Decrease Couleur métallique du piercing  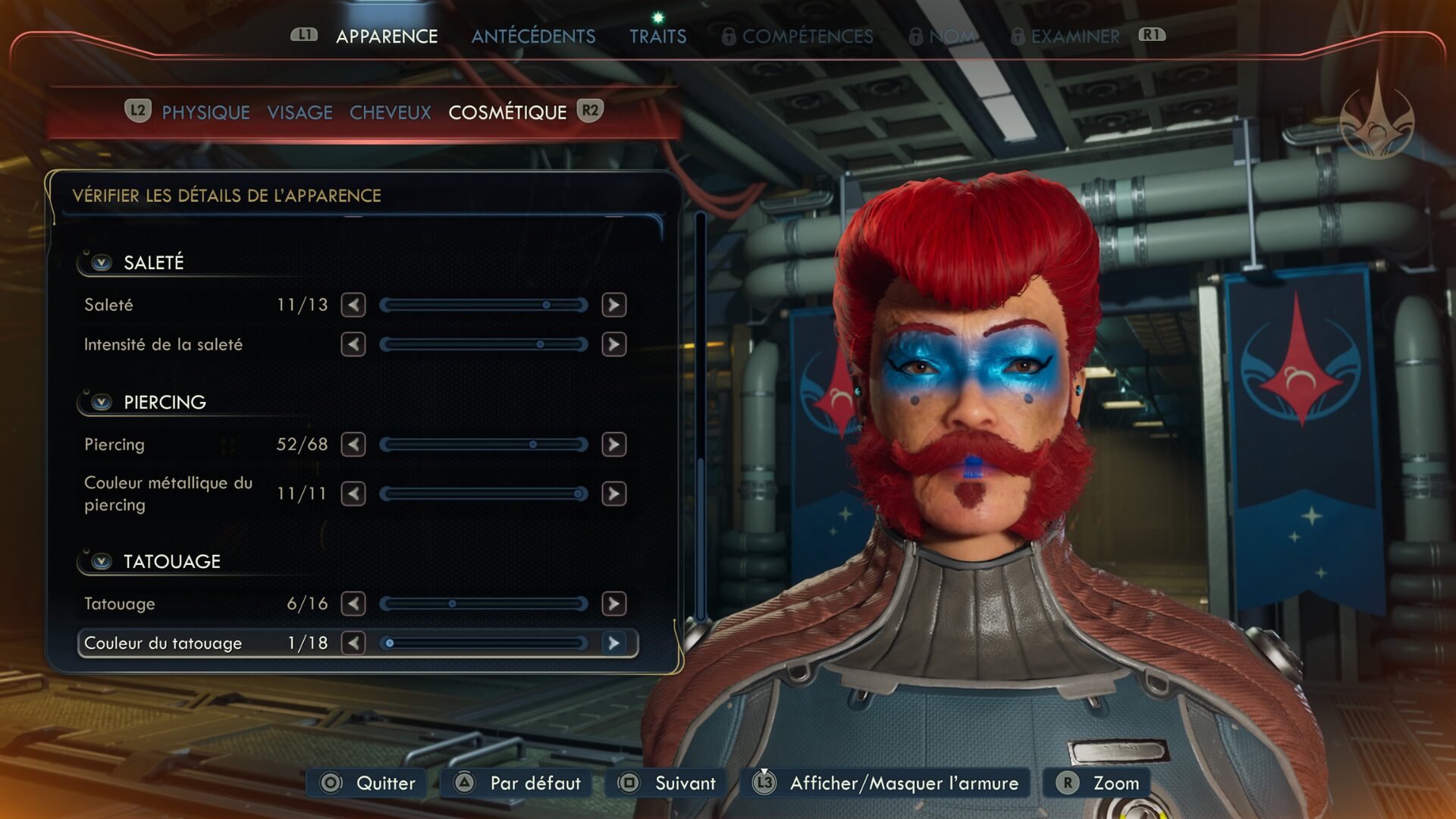pyautogui.click(x=353, y=494)
